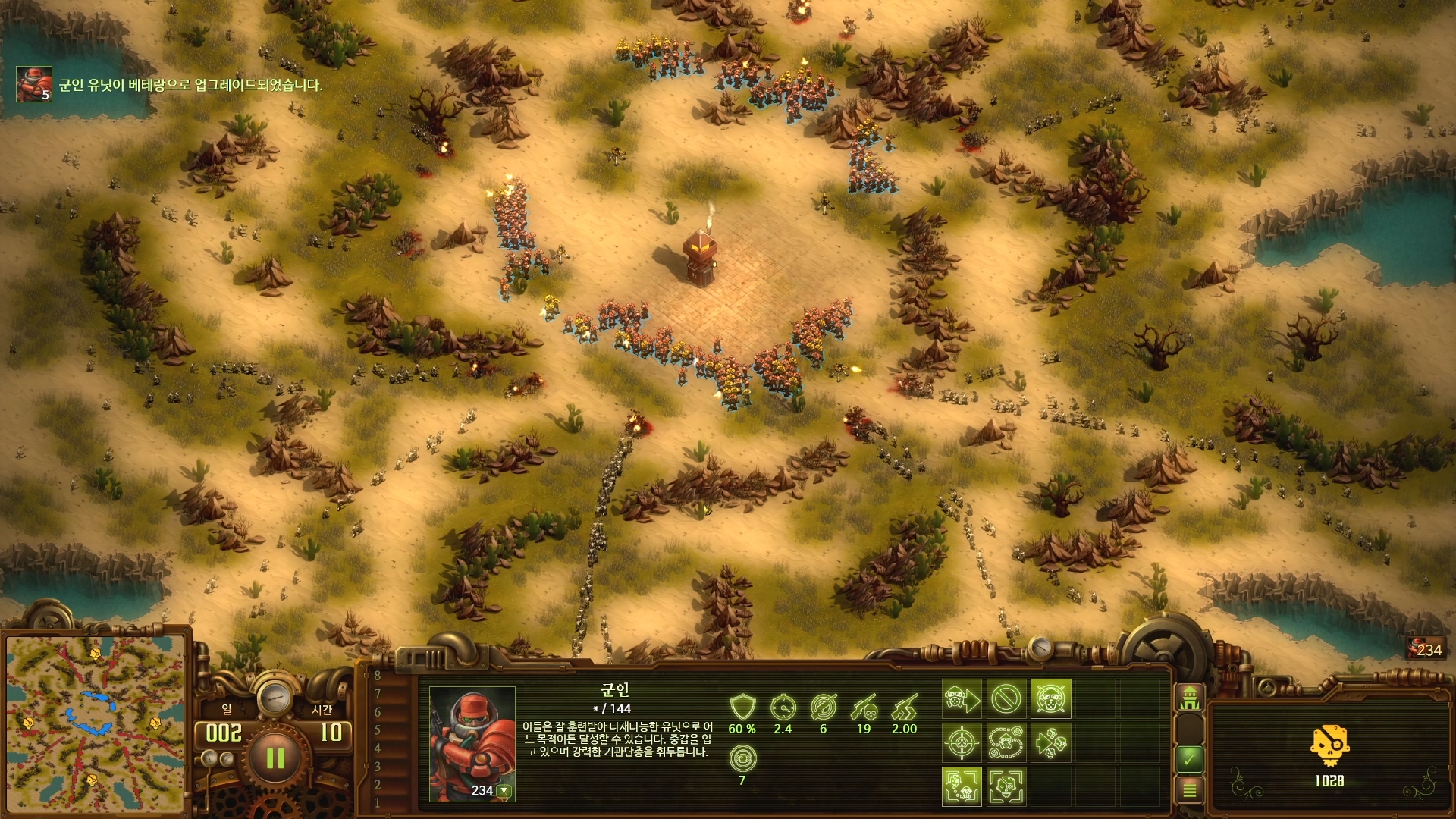Activate the patrol route command

[1006, 742]
